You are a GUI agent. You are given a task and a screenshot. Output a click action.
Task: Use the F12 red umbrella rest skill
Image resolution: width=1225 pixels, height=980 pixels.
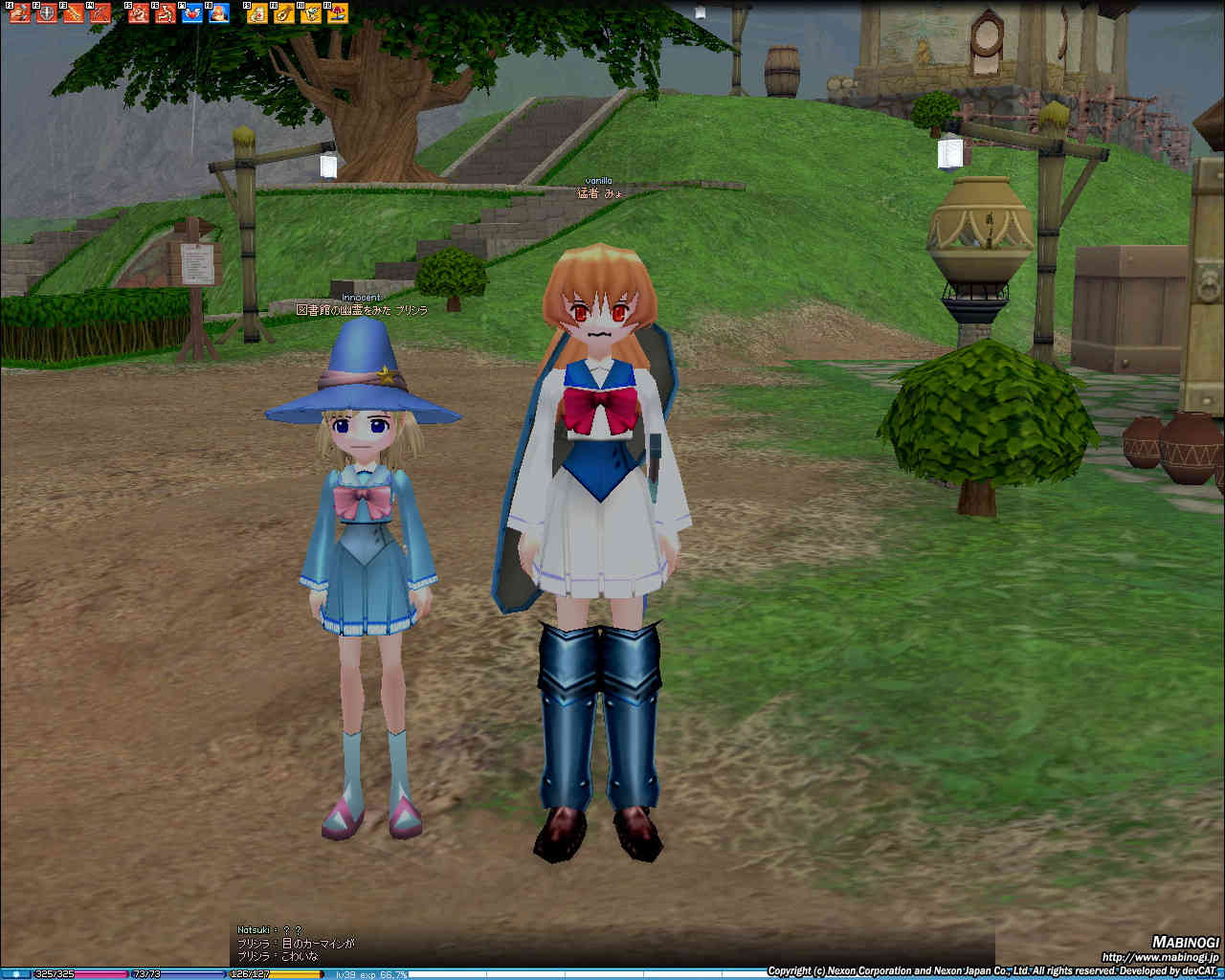[338, 13]
